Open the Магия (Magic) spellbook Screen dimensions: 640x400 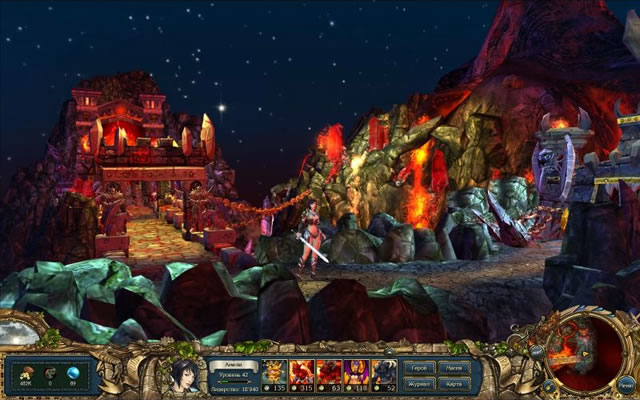453,368
